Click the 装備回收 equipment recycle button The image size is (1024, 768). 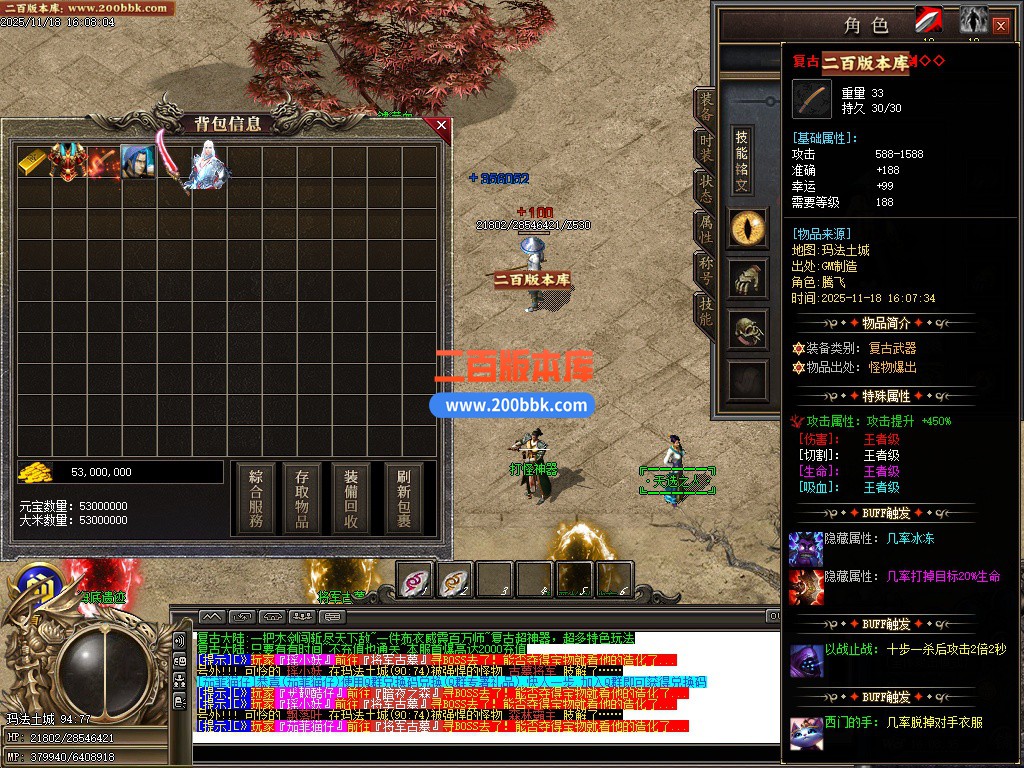[x=351, y=498]
